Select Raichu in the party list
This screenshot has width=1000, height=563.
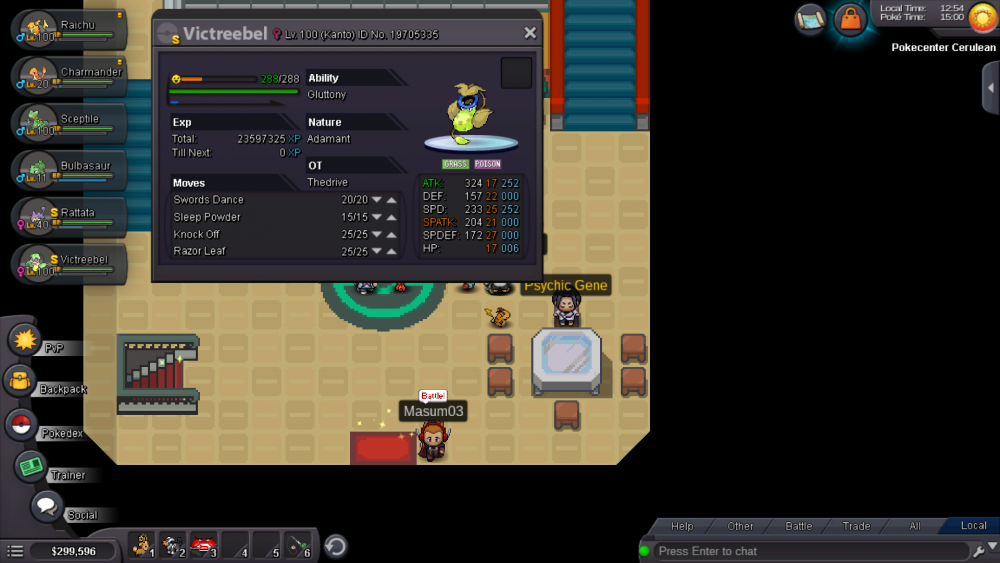tap(68, 28)
